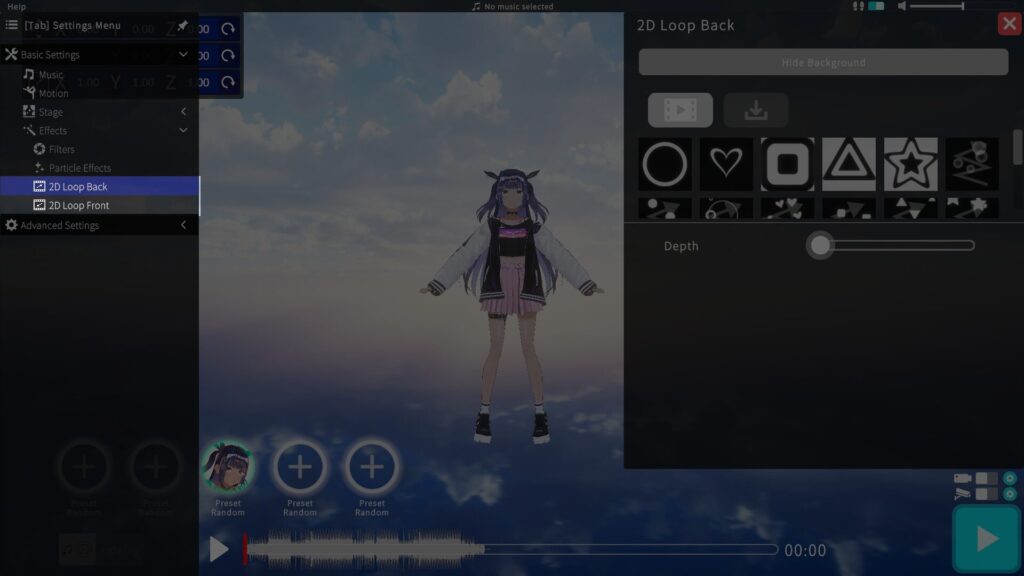The height and width of the screenshot is (576, 1024).
Task: Select the character preset portrait
Action: click(x=228, y=466)
